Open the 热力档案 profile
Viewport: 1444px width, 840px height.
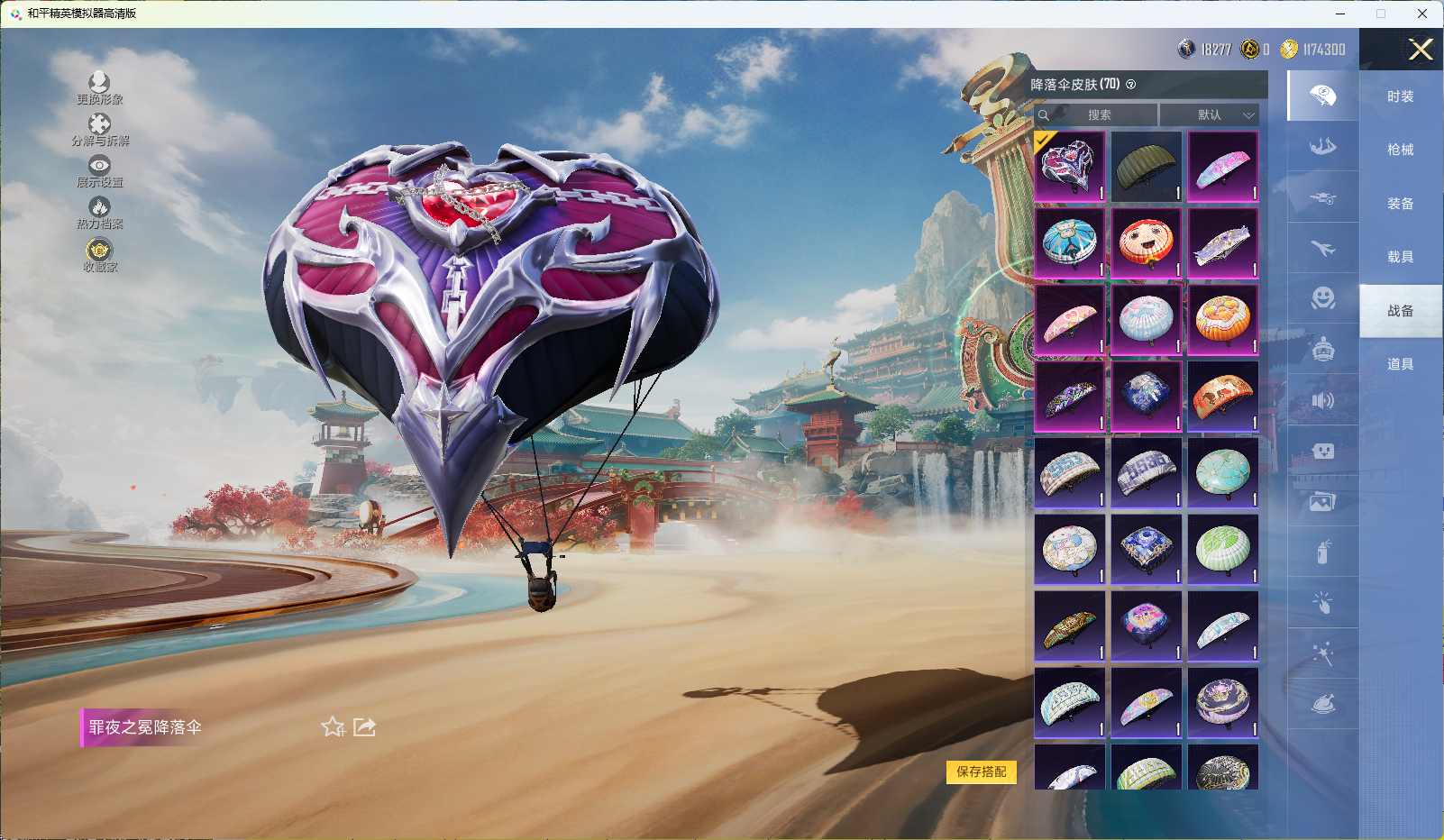(x=99, y=213)
